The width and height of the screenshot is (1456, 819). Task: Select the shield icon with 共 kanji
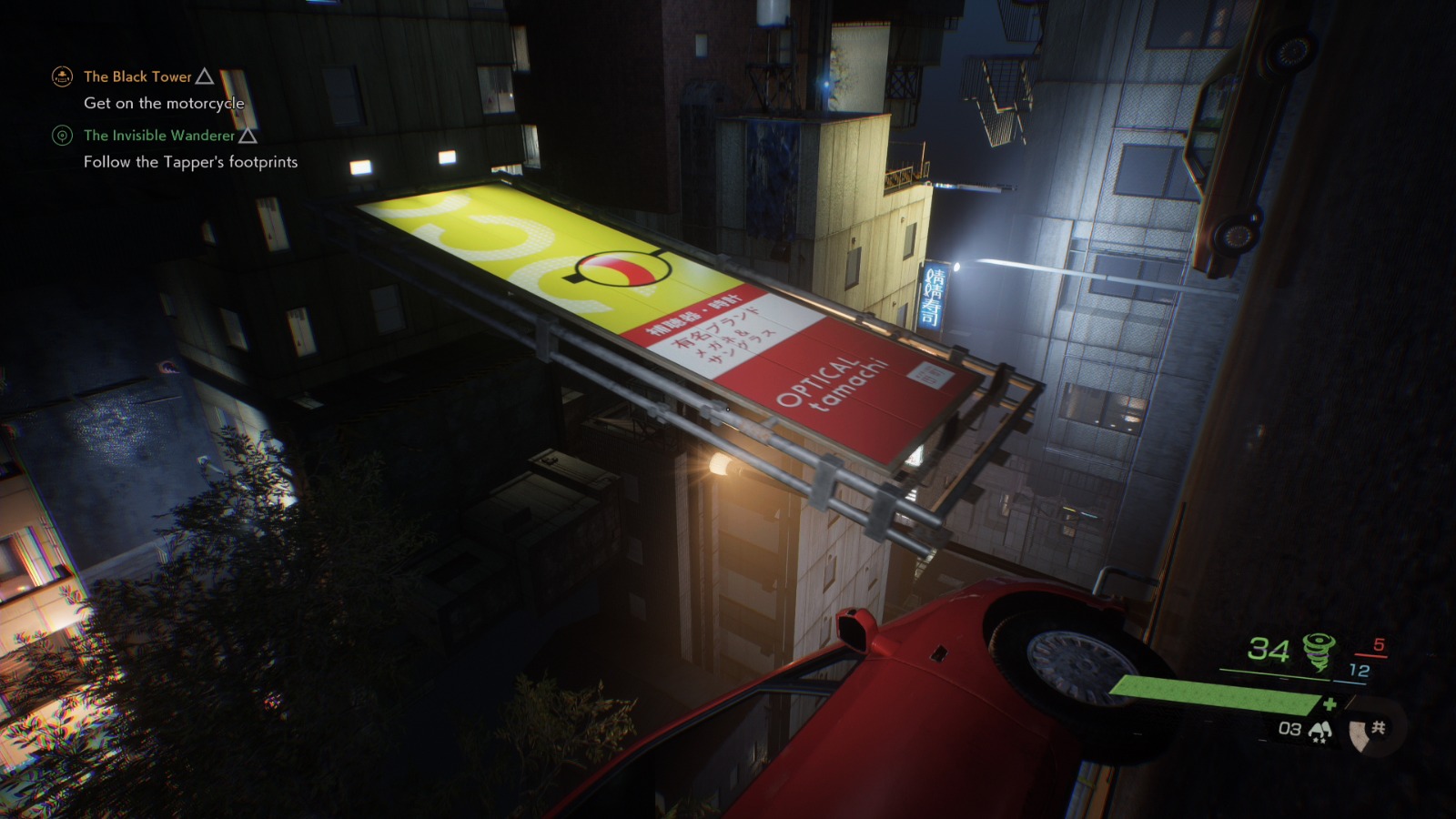[1368, 731]
